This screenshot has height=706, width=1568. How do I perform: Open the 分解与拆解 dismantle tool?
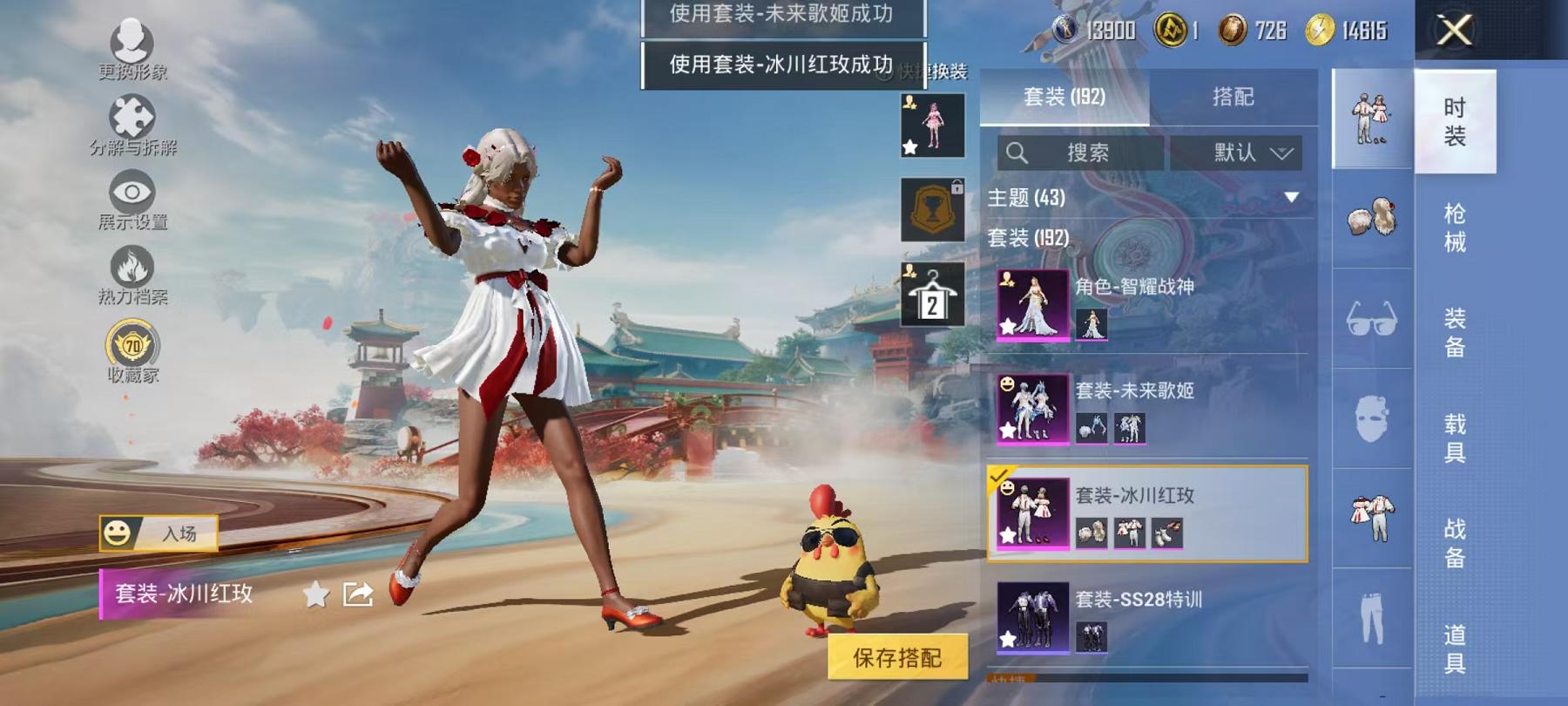pos(131,122)
